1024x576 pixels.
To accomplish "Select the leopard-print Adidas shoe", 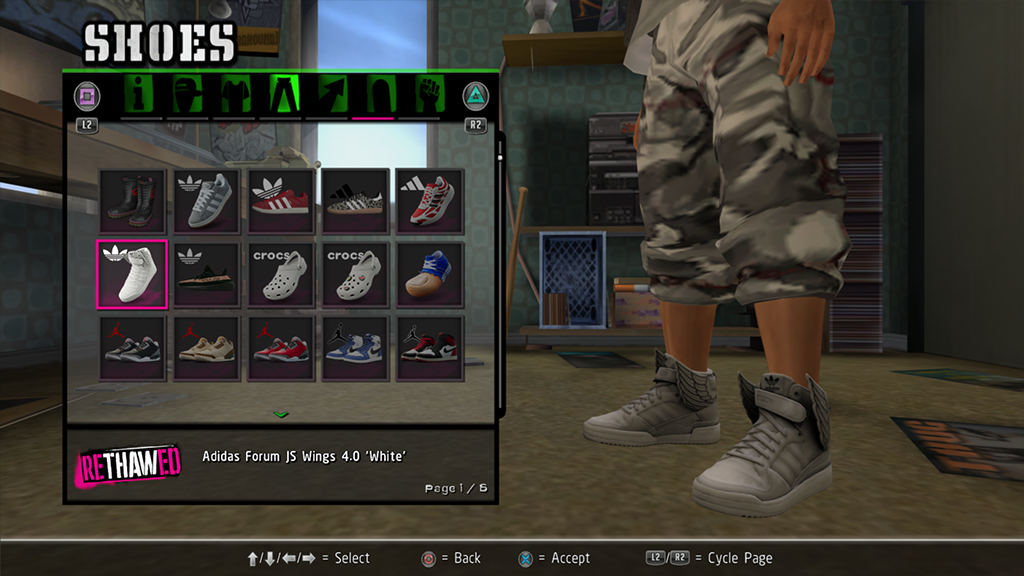I will point(355,201).
